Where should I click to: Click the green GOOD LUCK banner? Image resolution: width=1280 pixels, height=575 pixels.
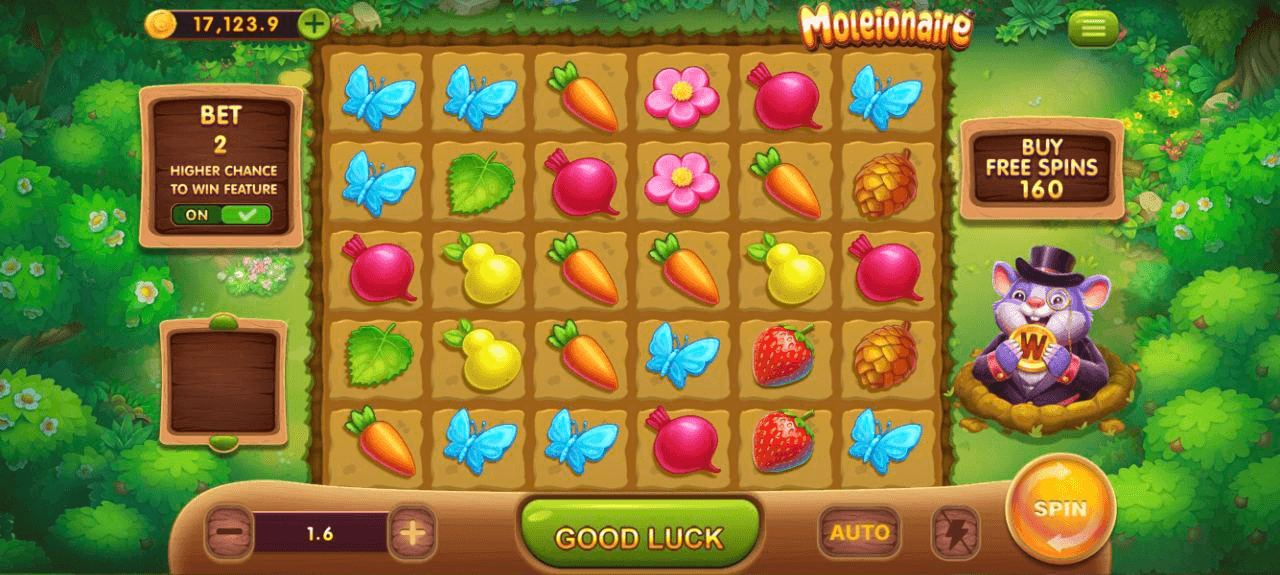click(x=639, y=537)
